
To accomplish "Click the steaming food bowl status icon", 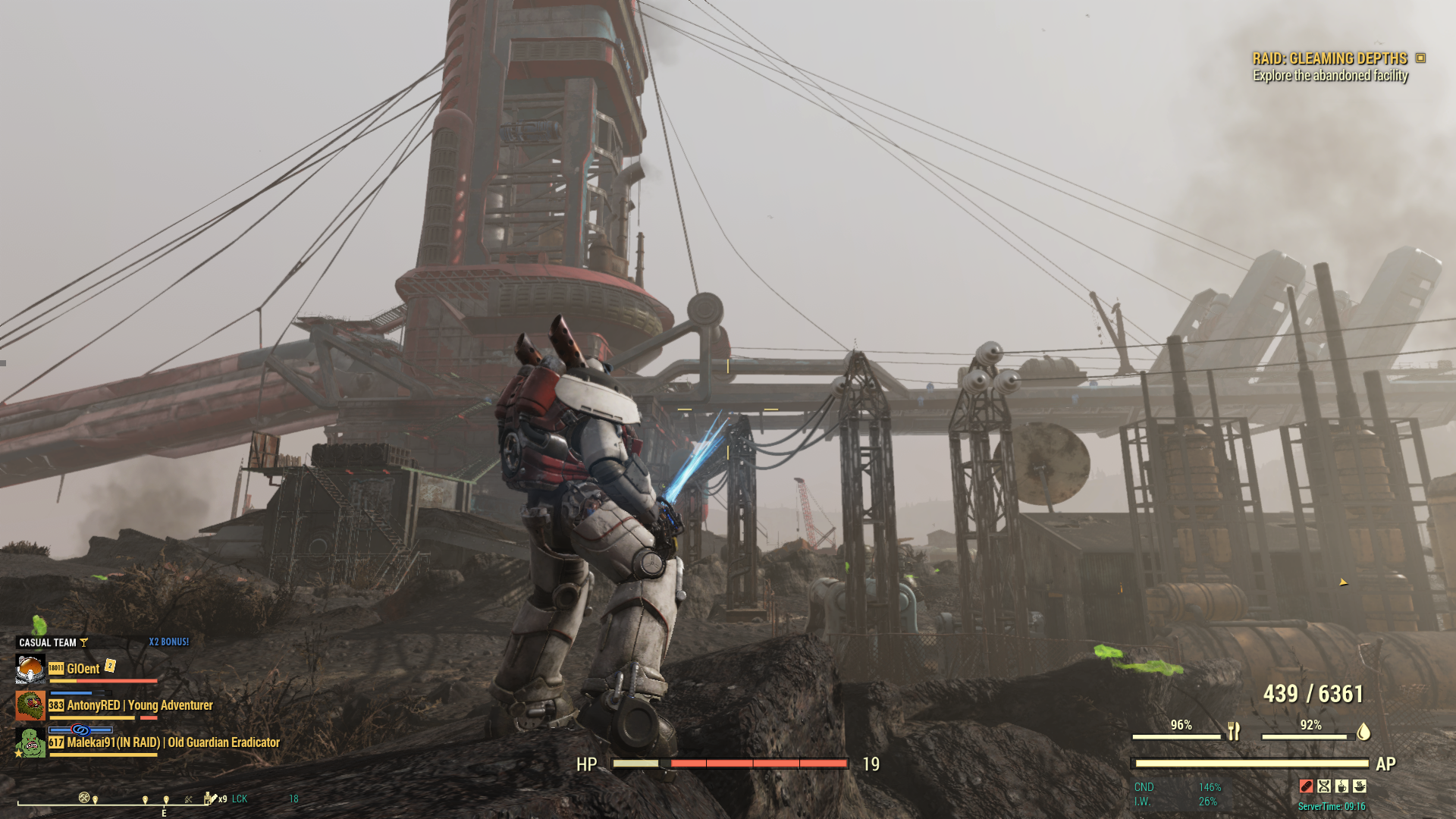I will [1360, 786].
